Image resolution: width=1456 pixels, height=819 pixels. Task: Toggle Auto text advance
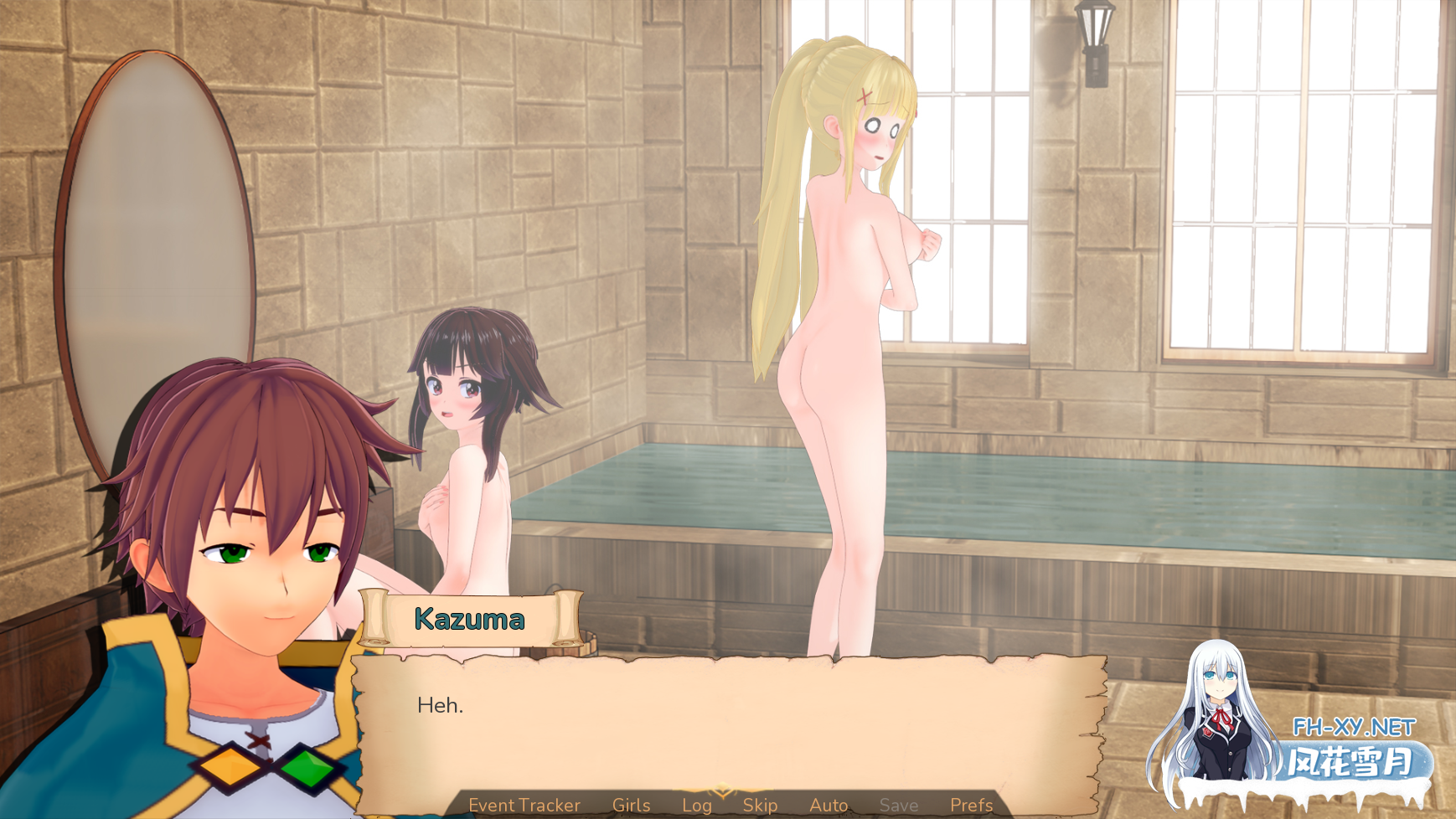point(829,805)
